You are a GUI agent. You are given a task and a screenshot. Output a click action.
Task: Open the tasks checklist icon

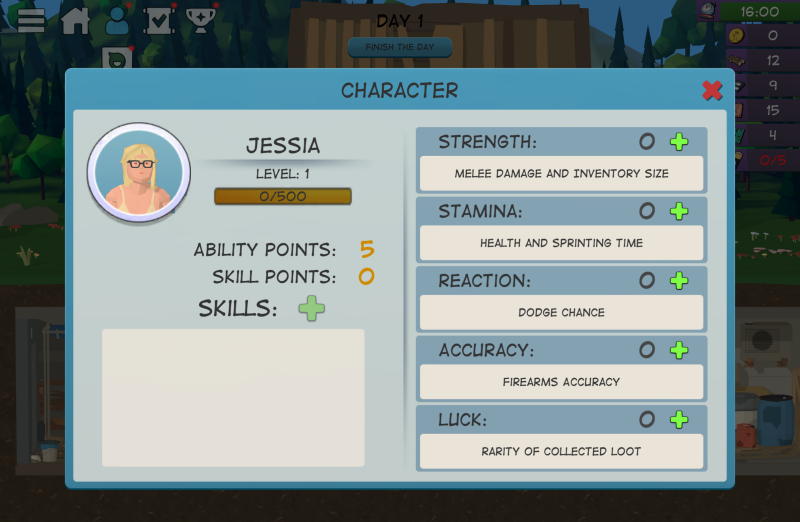(x=159, y=20)
